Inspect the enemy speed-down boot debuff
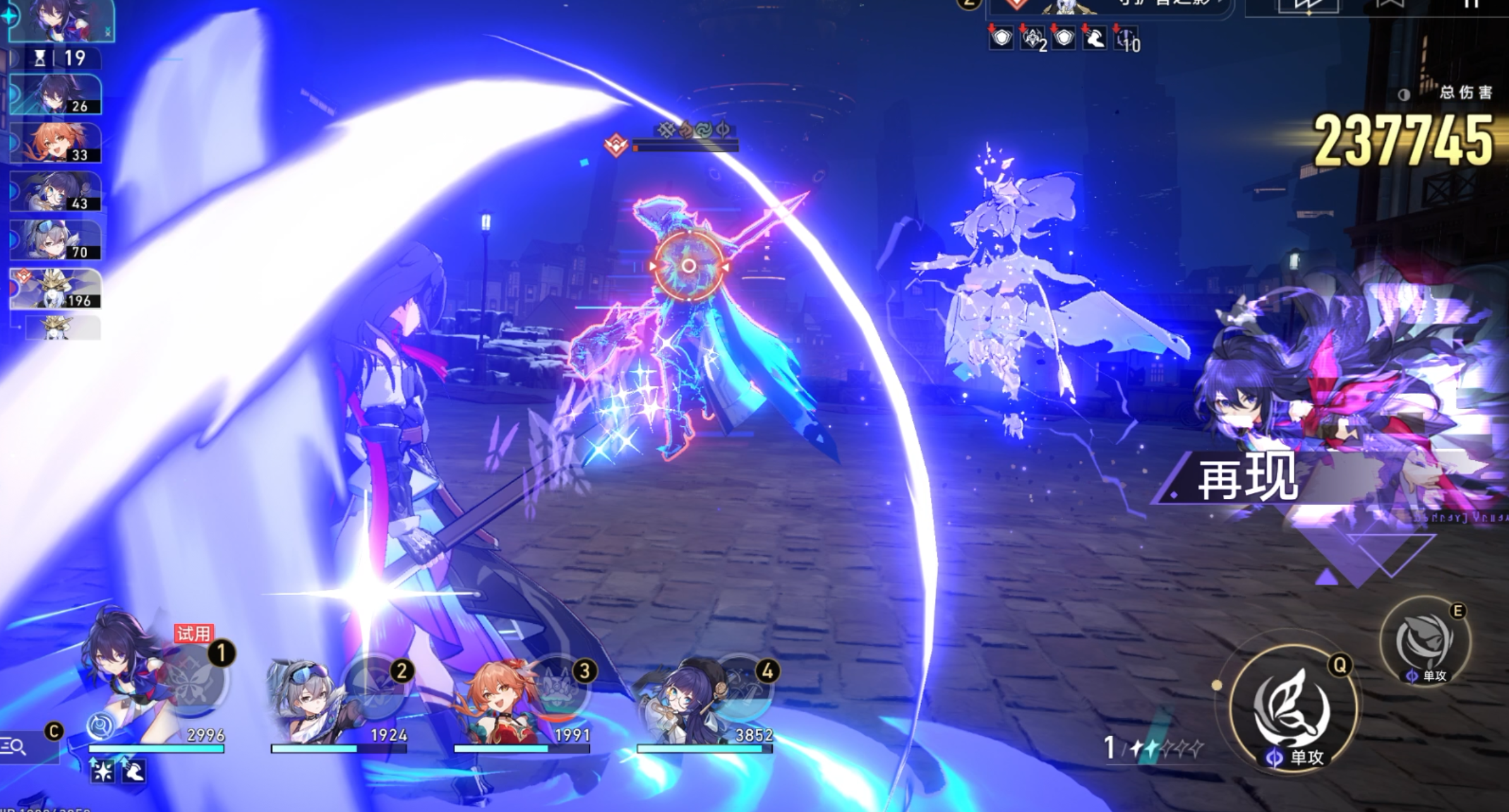 click(x=1095, y=39)
